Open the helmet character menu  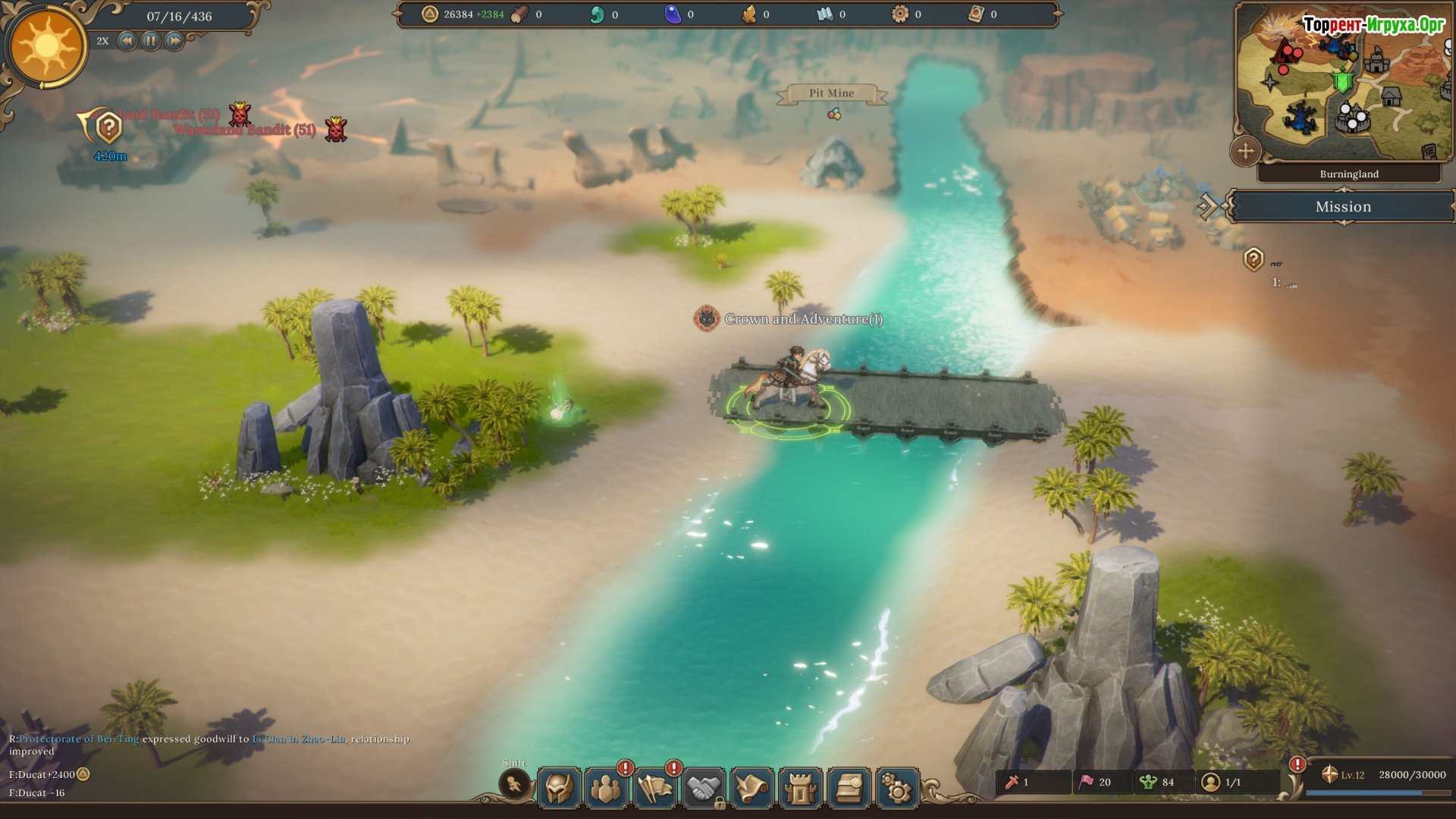click(x=560, y=788)
